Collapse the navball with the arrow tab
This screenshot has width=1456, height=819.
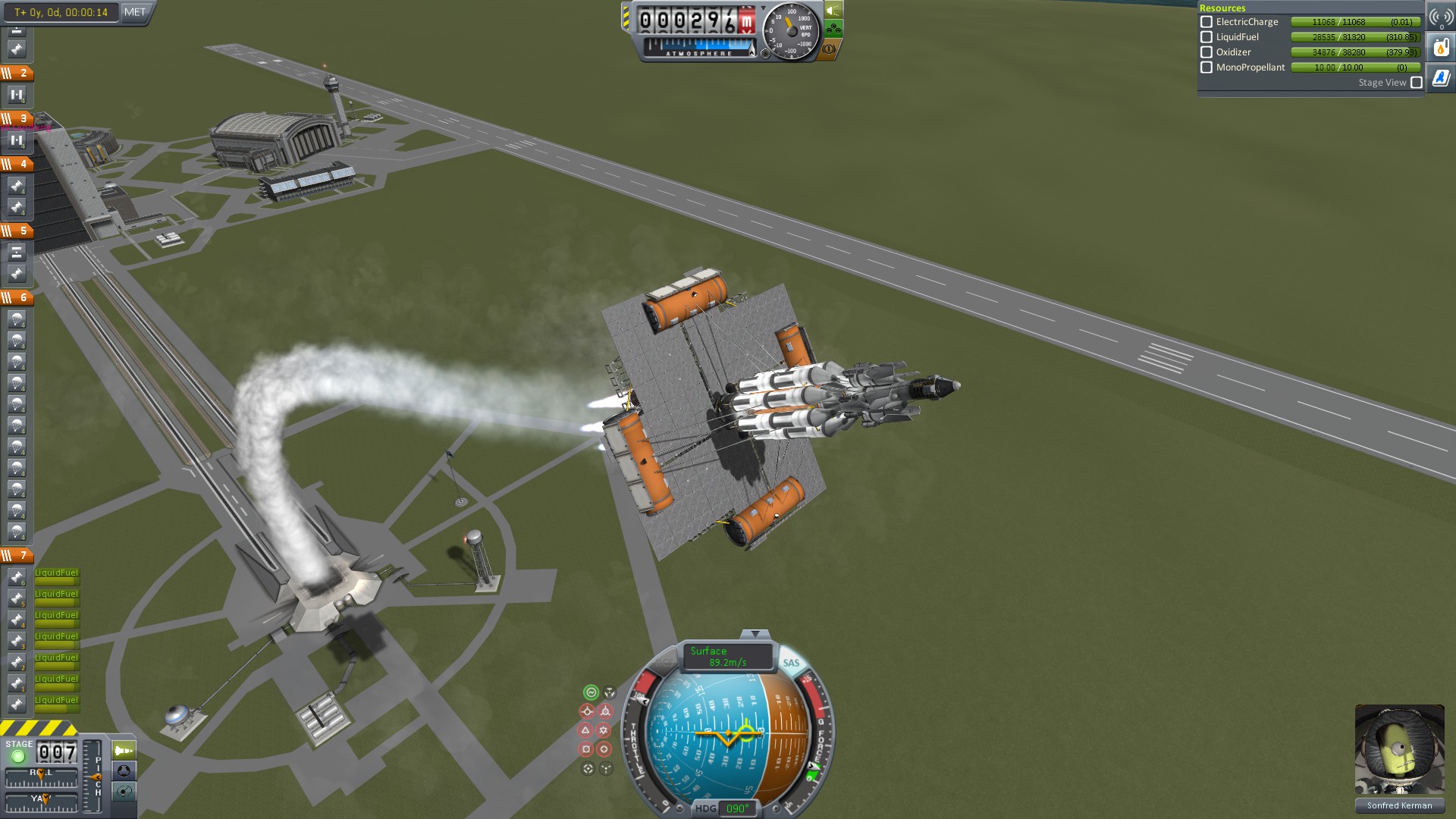click(x=755, y=634)
